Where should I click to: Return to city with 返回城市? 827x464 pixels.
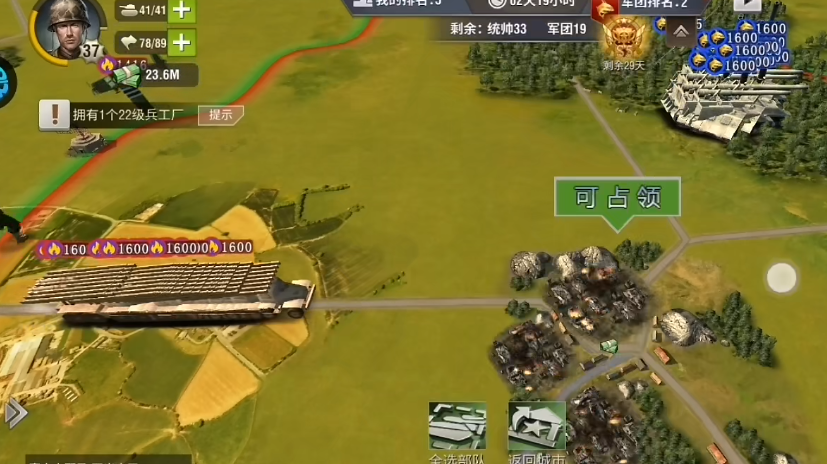(x=537, y=430)
